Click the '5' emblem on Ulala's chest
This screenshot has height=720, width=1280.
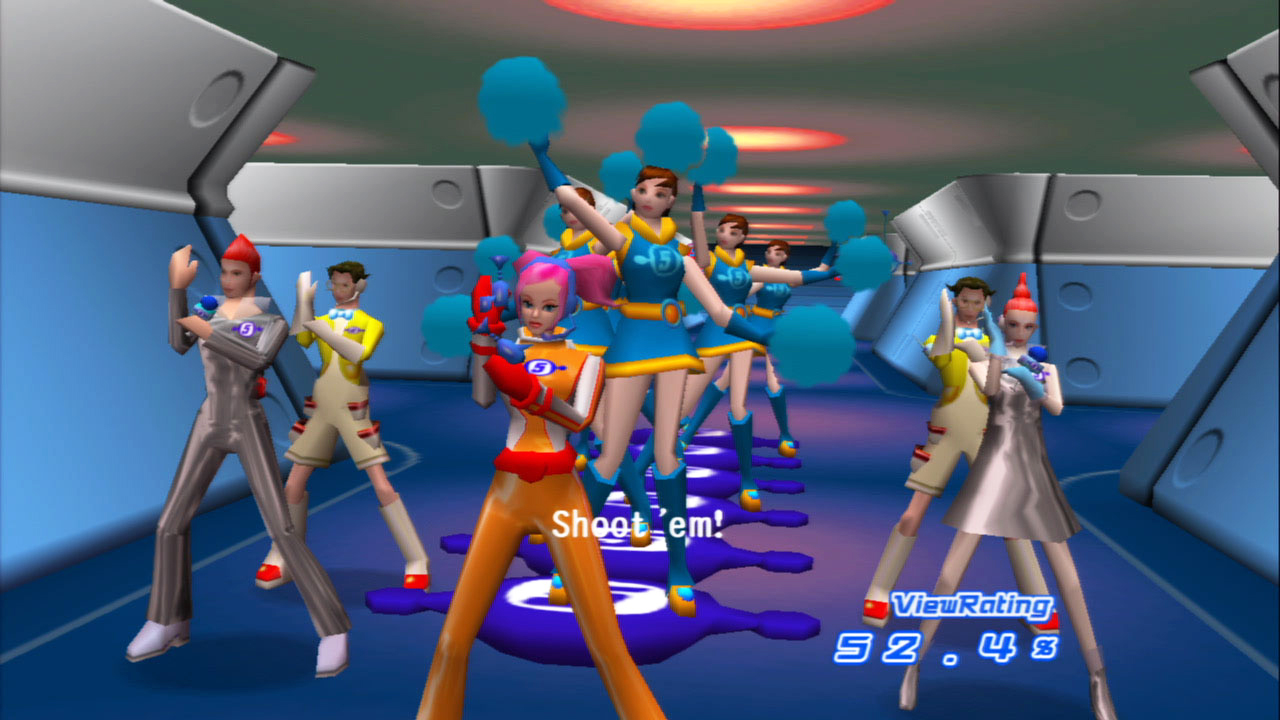click(541, 366)
